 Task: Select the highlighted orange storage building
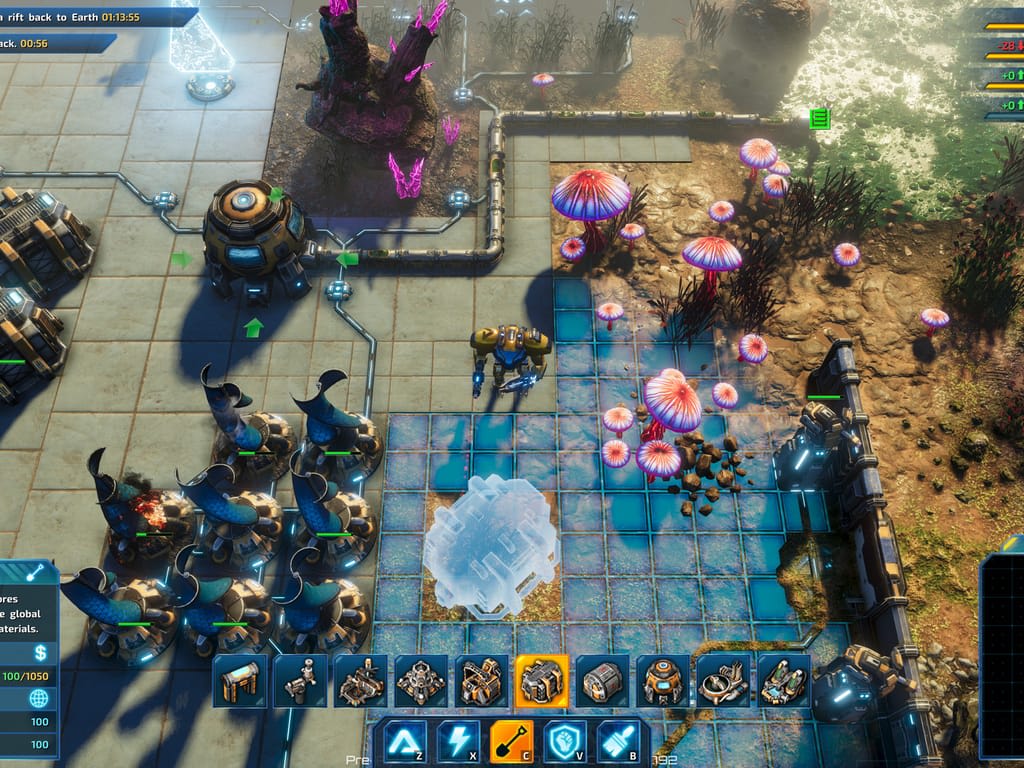(542, 681)
